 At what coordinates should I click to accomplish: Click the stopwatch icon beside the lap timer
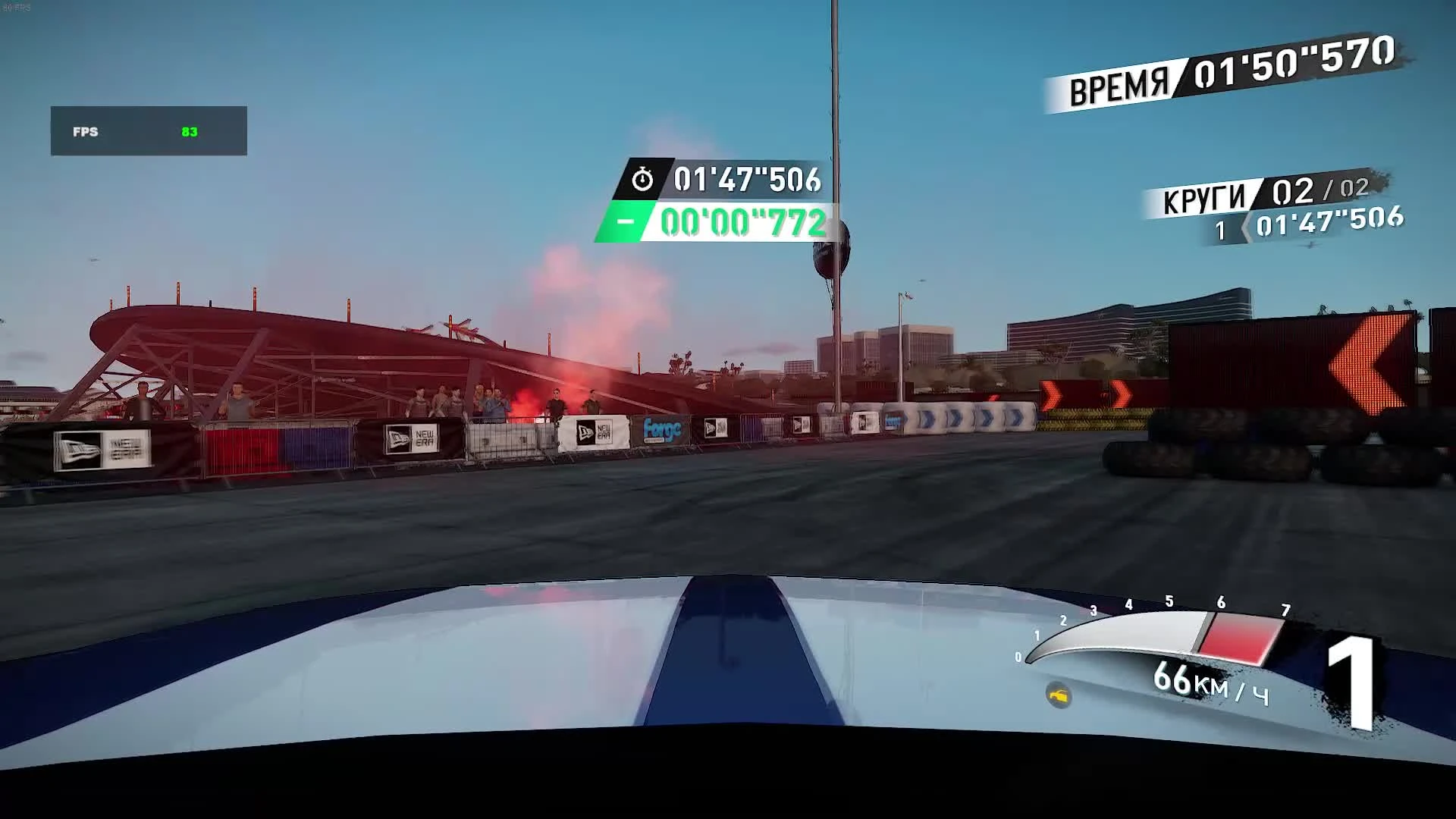click(644, 181)
